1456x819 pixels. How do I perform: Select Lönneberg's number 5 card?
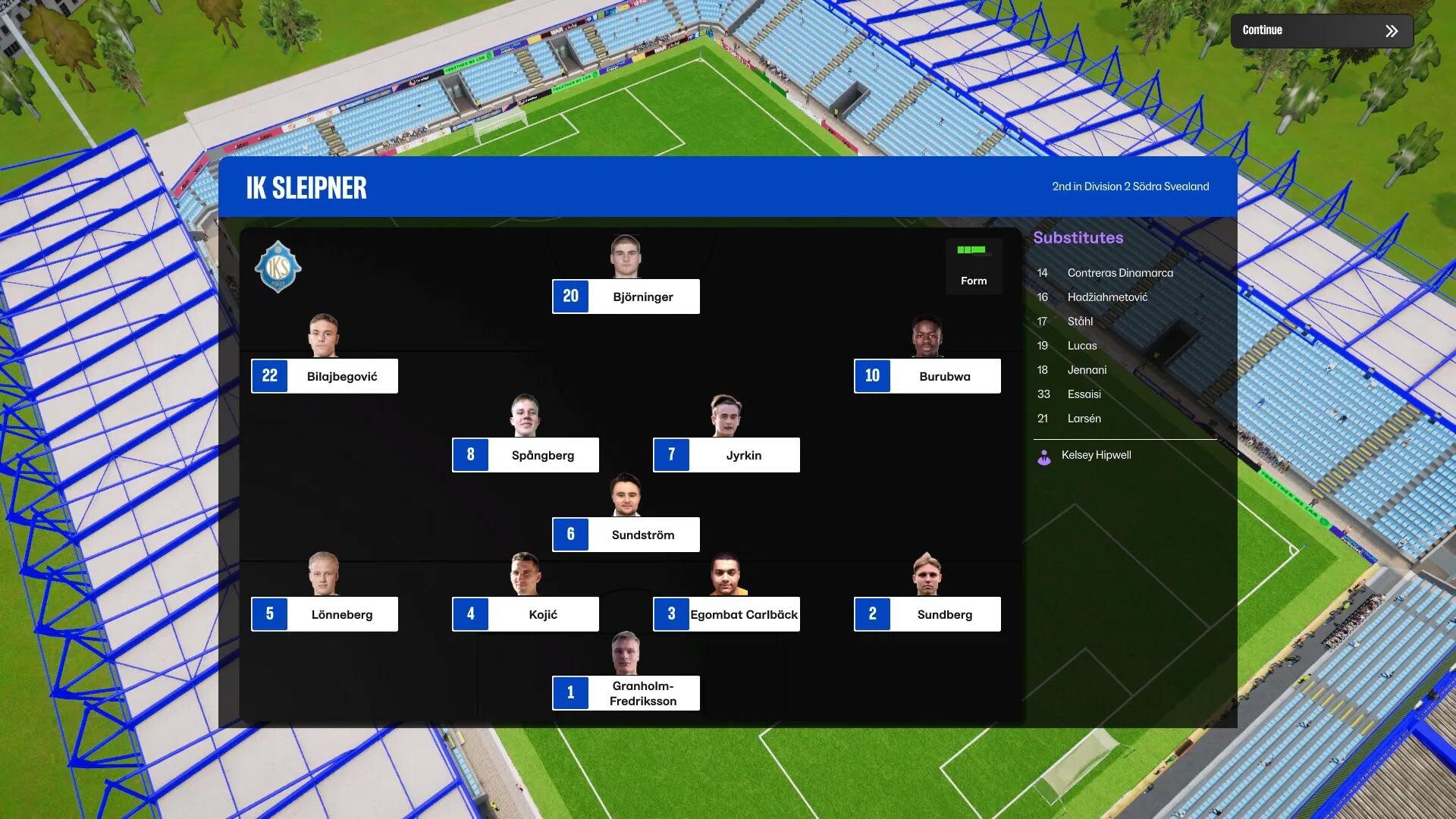[x=325, y=614]
